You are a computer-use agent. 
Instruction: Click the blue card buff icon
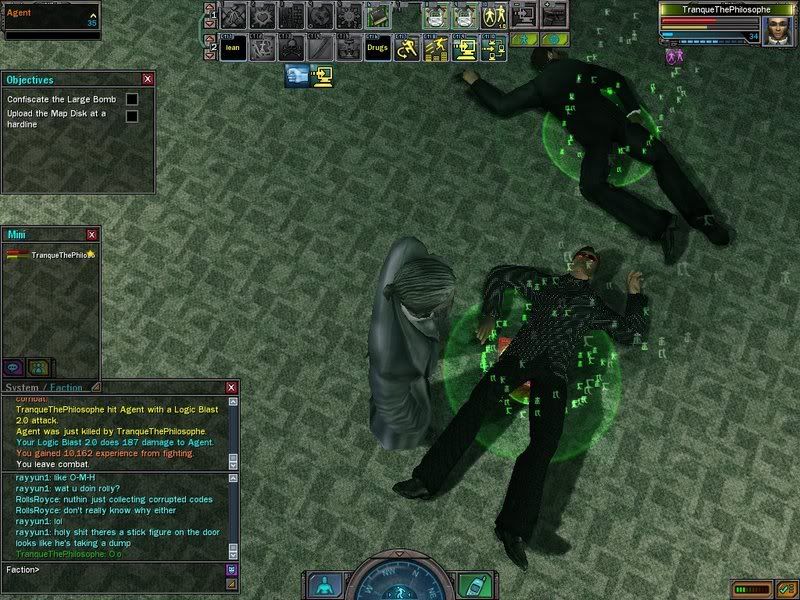pyautogui.click(x=298, y=73)
